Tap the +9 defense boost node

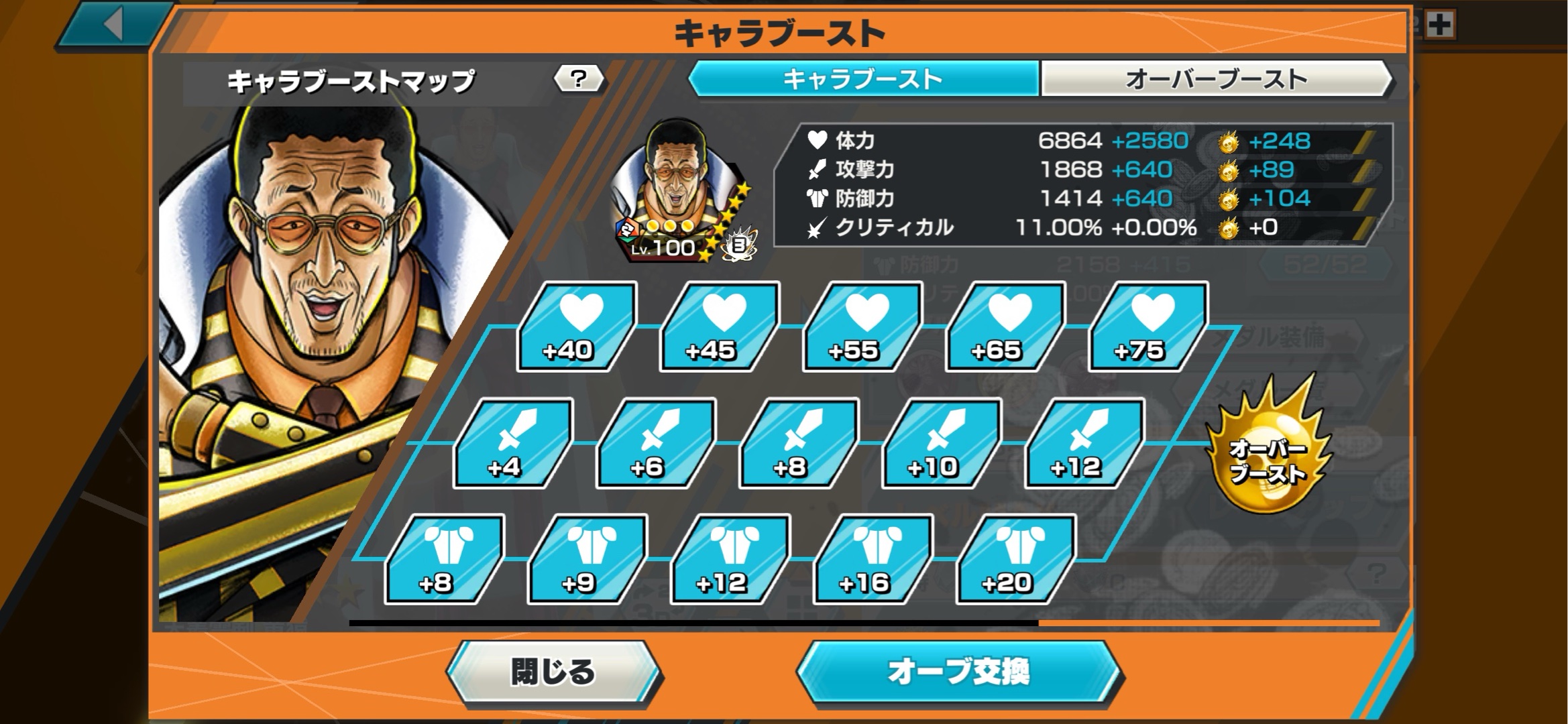click(587, 559)
